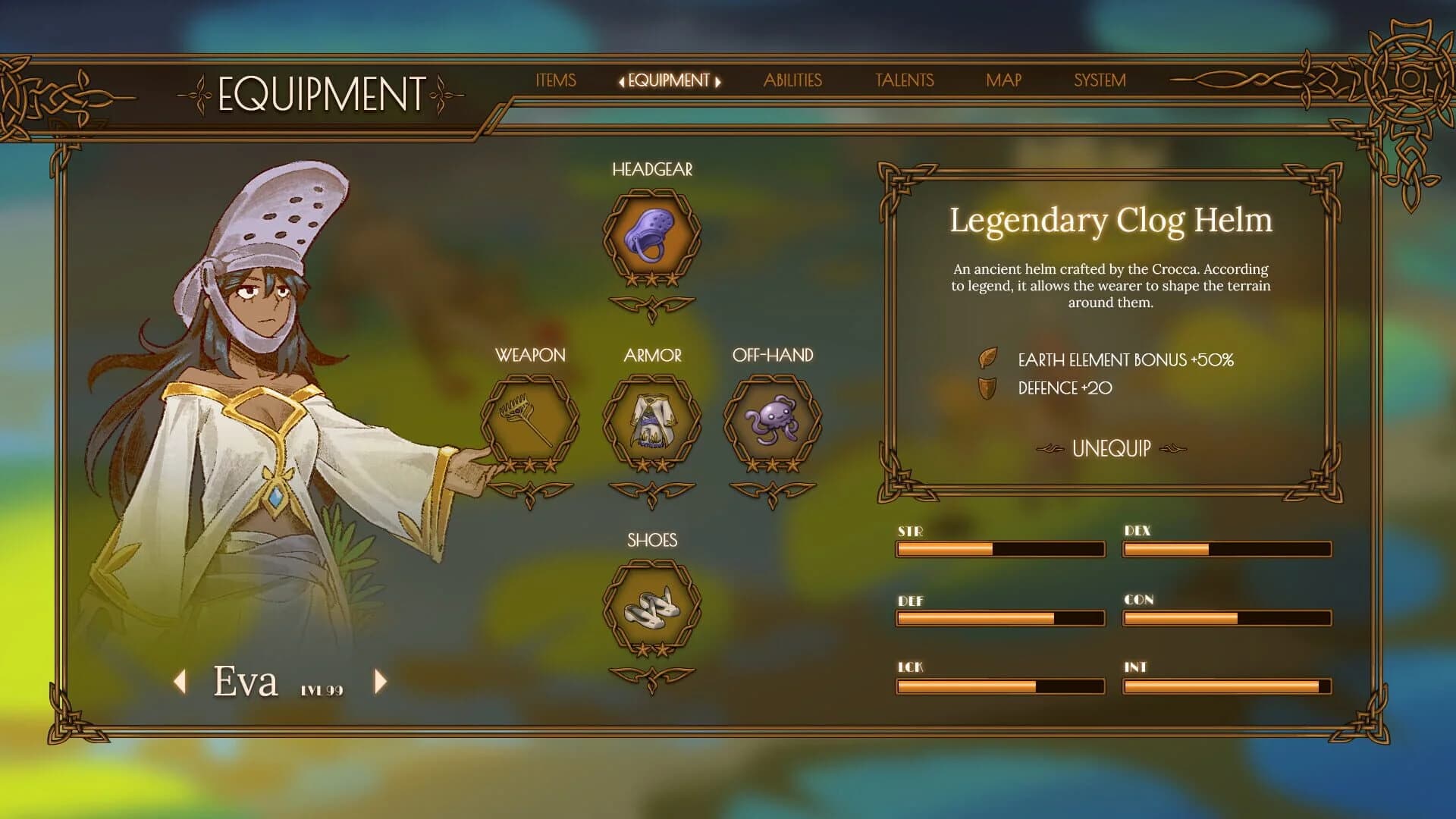Click the left arrow beside Eva's name
Image resolution: width=1456 pixels, height=819 pixels.
coord(180,682)
